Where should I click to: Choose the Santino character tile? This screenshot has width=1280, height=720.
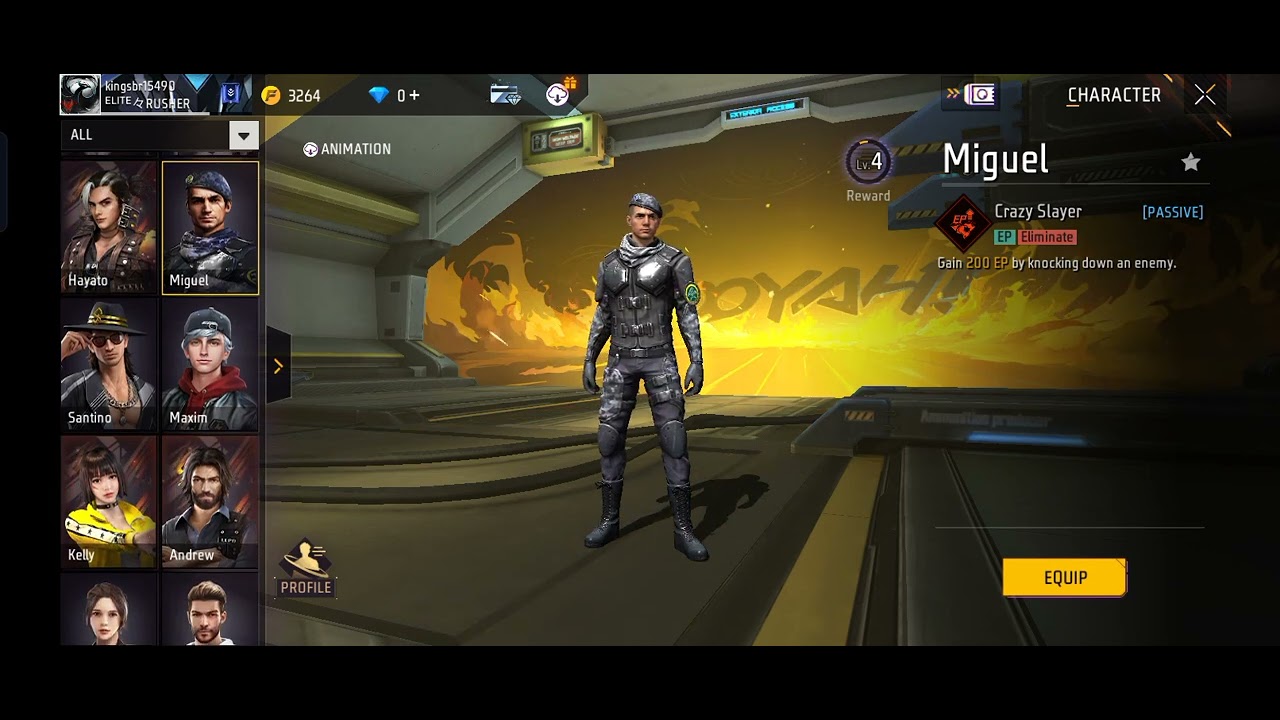click(x=109, y=365)
